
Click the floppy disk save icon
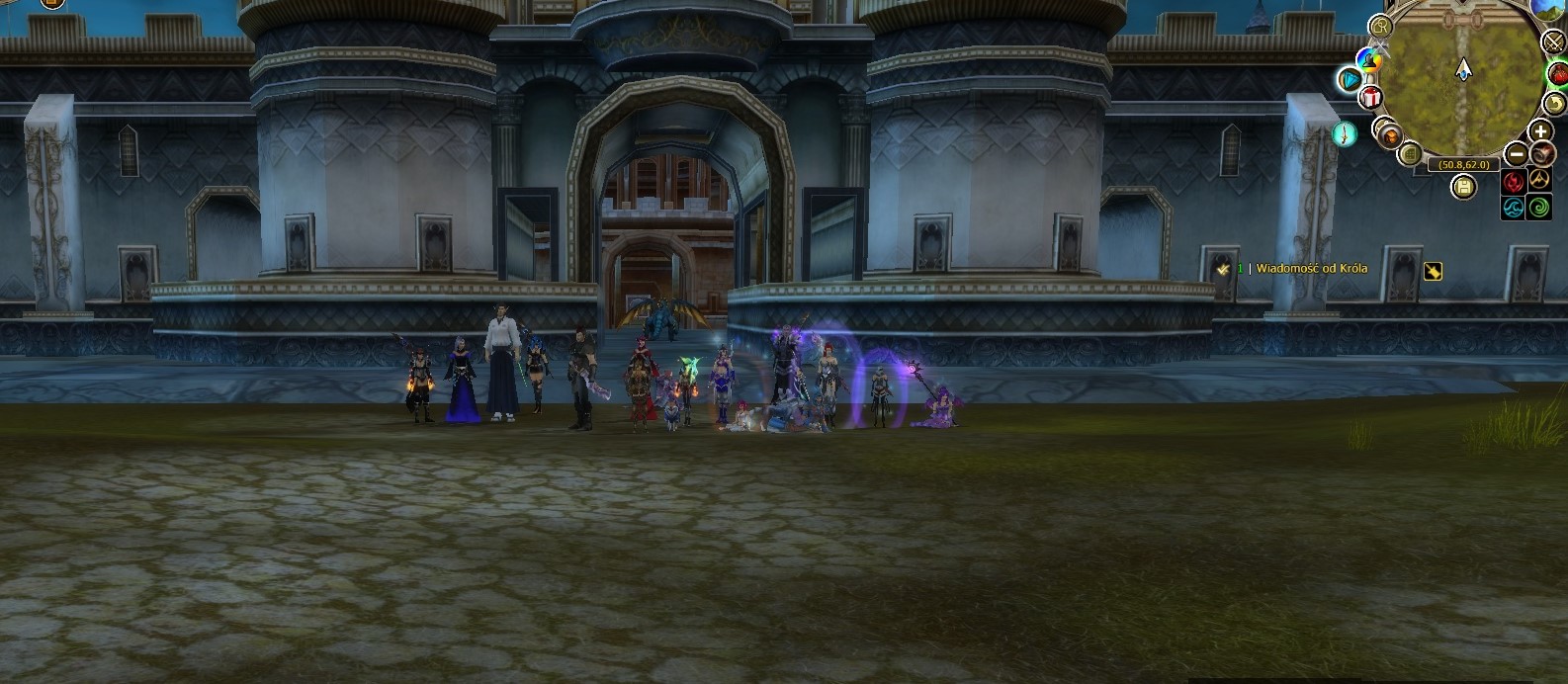(x=1464, y=187)
